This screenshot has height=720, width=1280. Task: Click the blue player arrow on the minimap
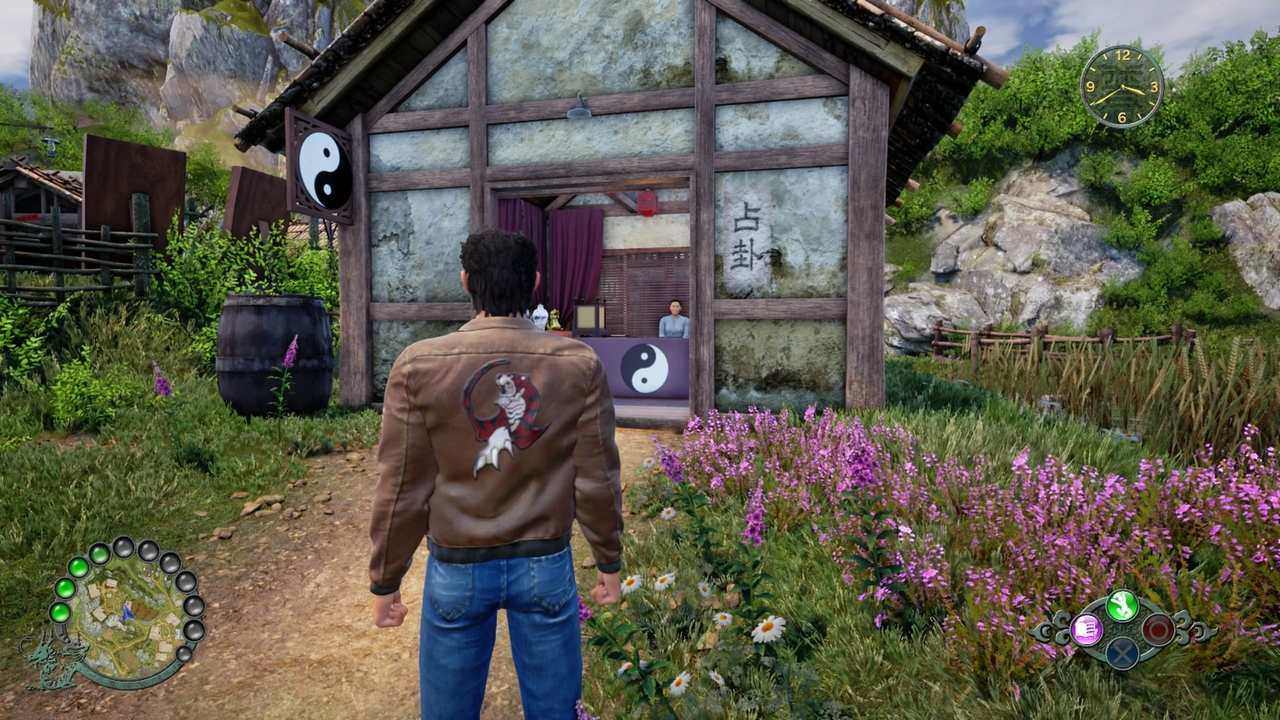click(127, 612)
